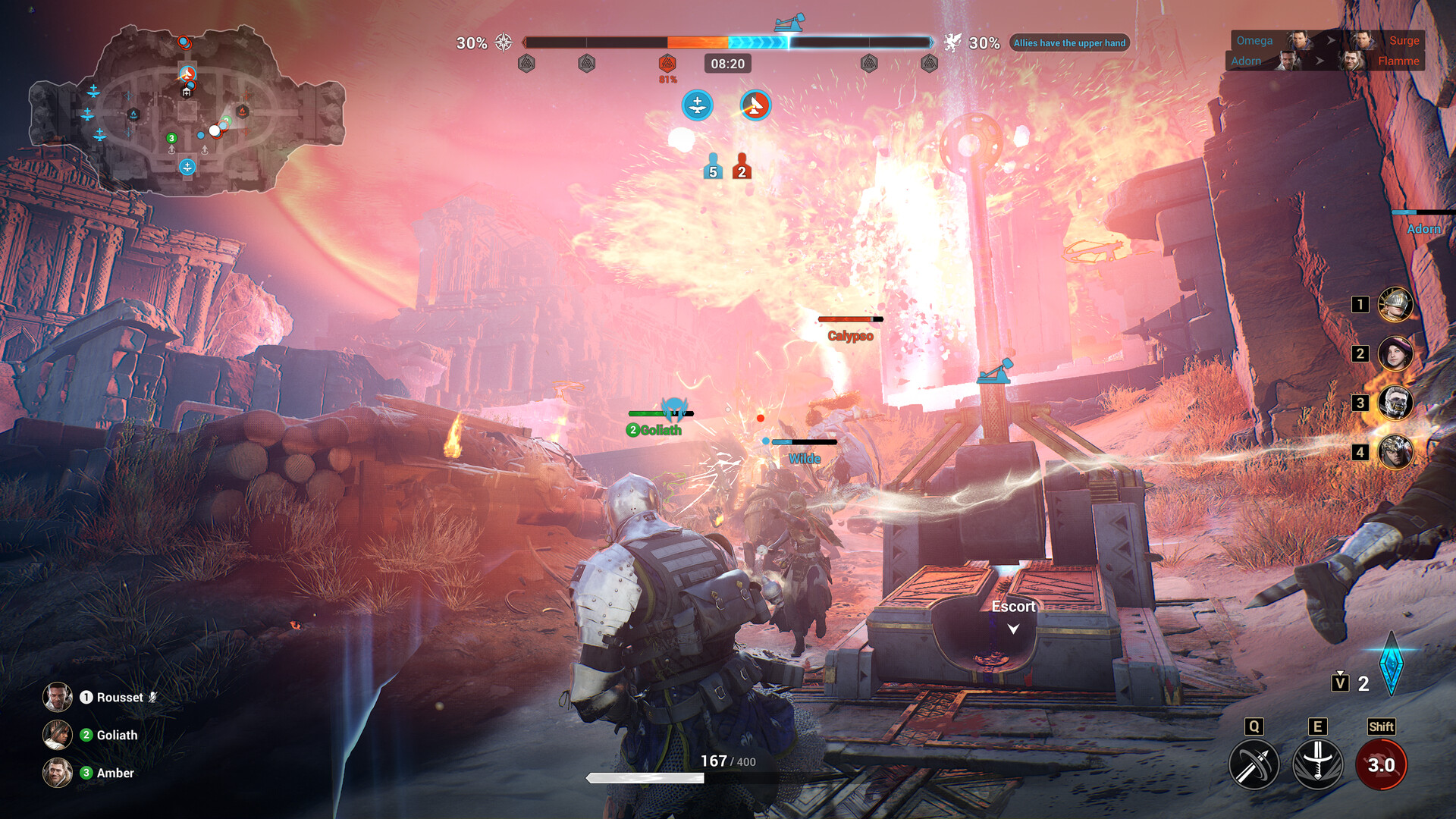1456x819 pixels.
Task: Click the blue plus ping marker icon
Action: [696, 105]
